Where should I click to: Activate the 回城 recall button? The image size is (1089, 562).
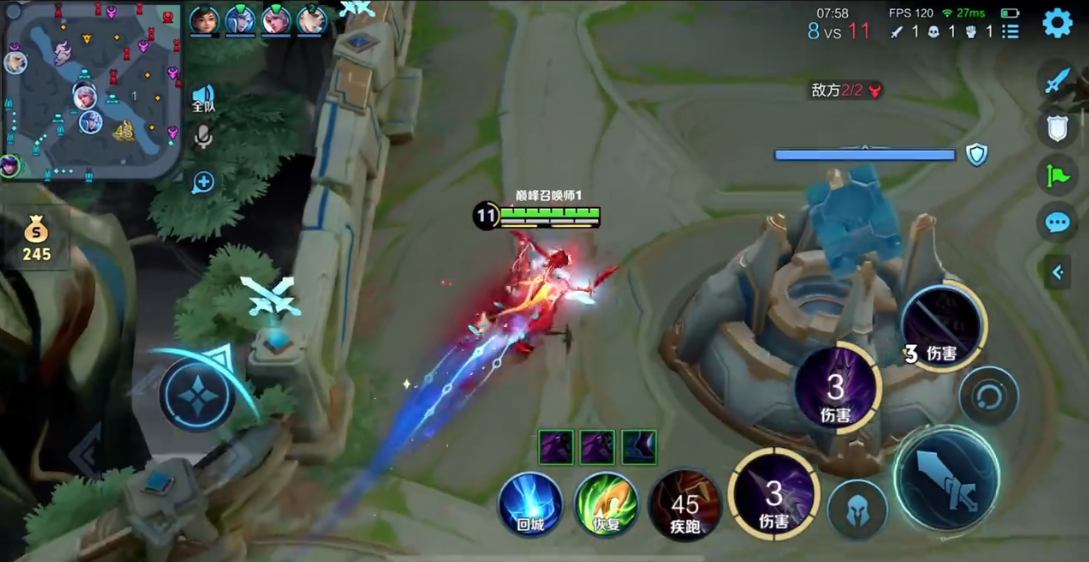[x=530, y=503]
